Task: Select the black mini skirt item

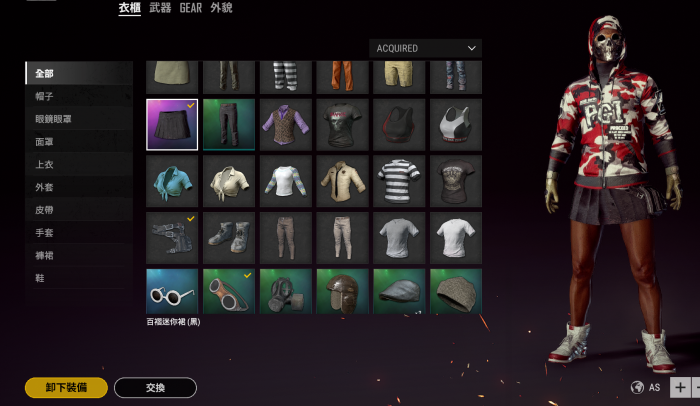Action: pos(172,124)
